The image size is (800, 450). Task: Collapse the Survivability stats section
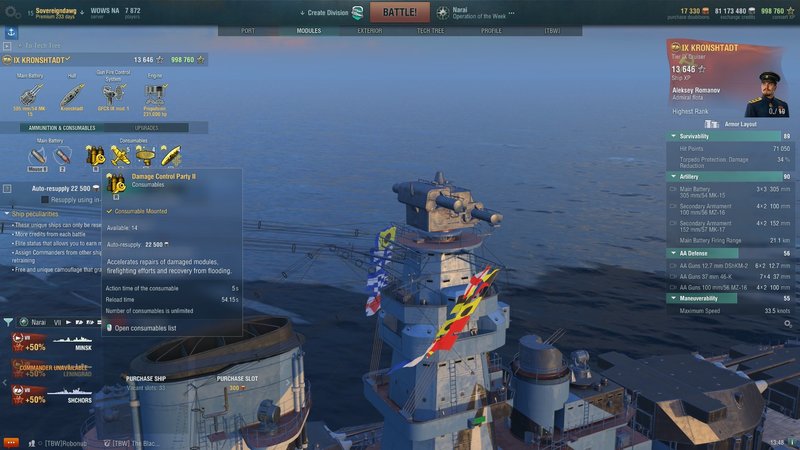click(x=673, y=135)
